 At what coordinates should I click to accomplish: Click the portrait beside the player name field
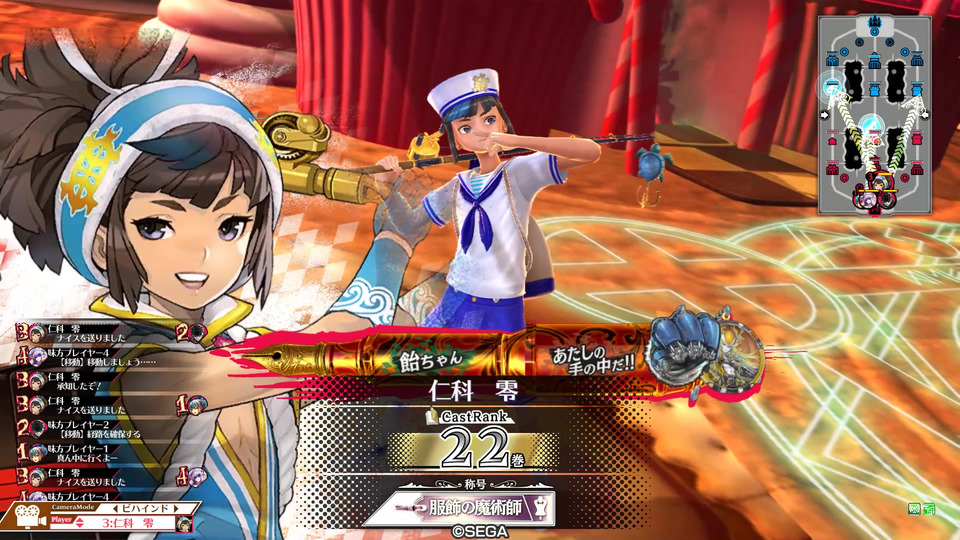point(184,522)
